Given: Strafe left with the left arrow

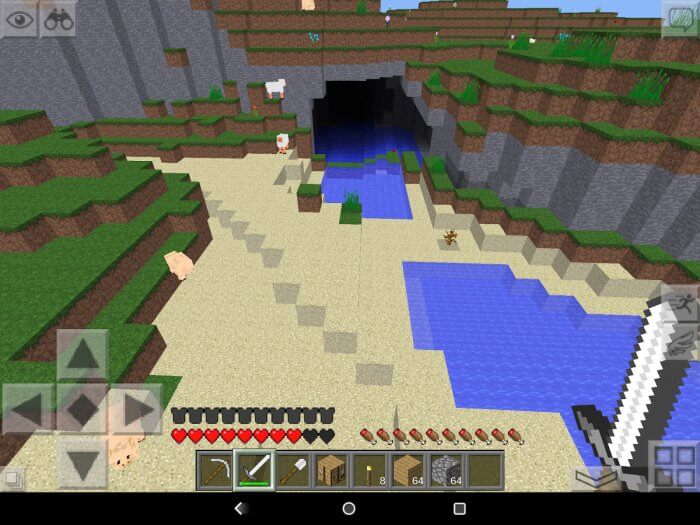Looking at the screenshot, I should coord(28,409).
